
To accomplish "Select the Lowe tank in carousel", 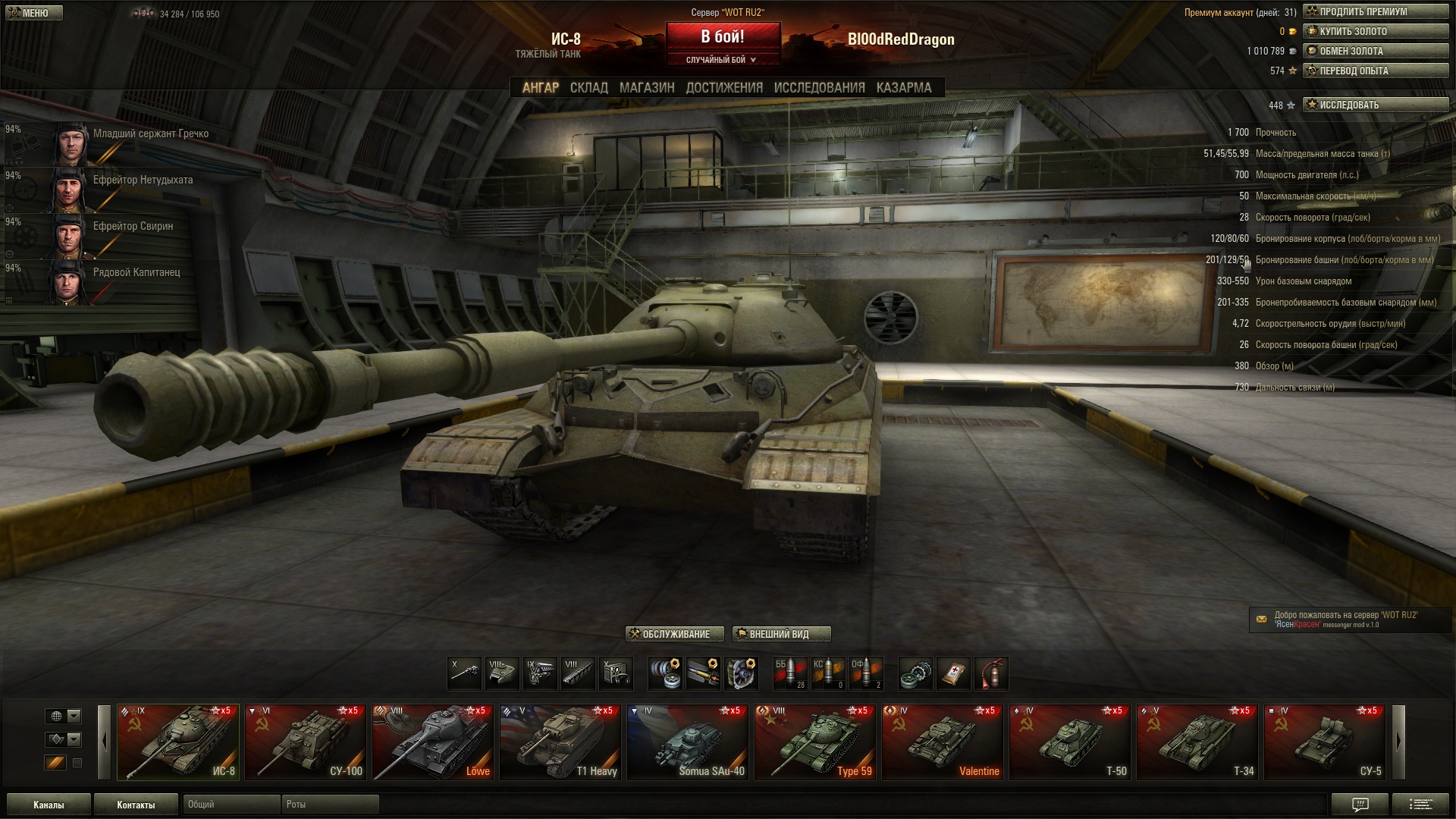I will click(x=433, y=742).
